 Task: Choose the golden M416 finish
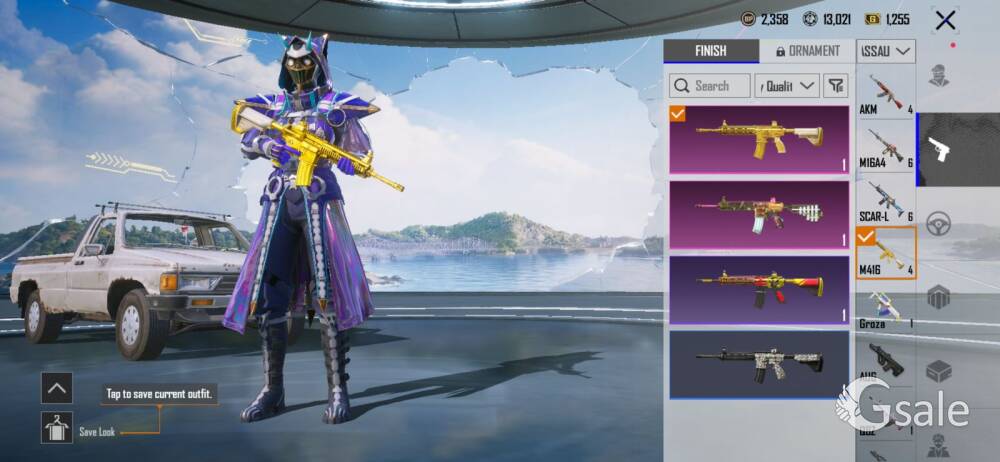tap(759, 139)
